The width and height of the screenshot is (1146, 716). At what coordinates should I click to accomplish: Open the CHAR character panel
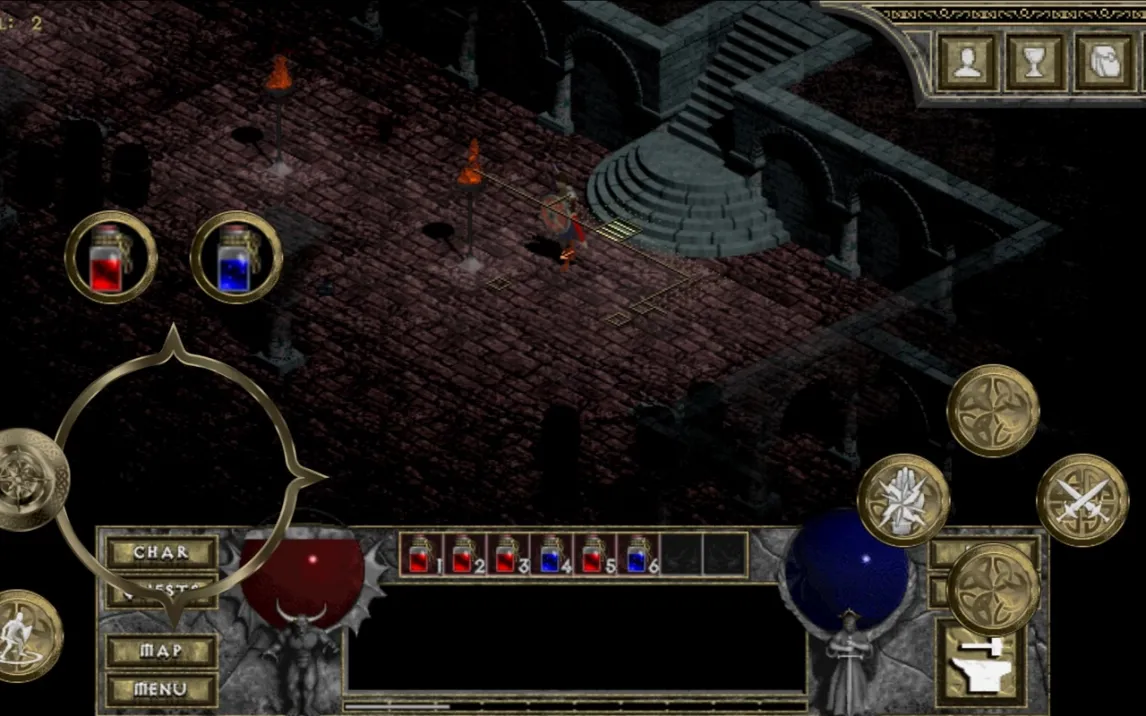[161, 552]
